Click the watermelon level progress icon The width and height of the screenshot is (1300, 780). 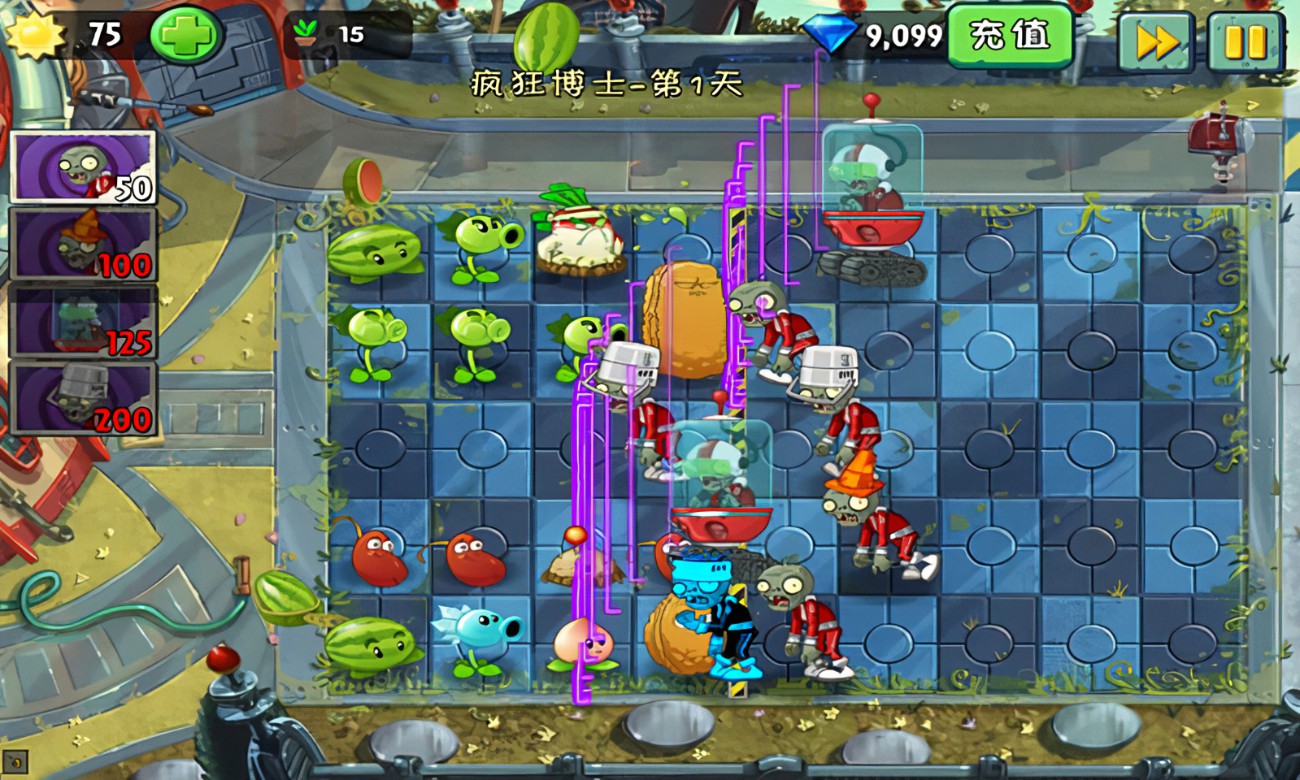coord(545,38)
